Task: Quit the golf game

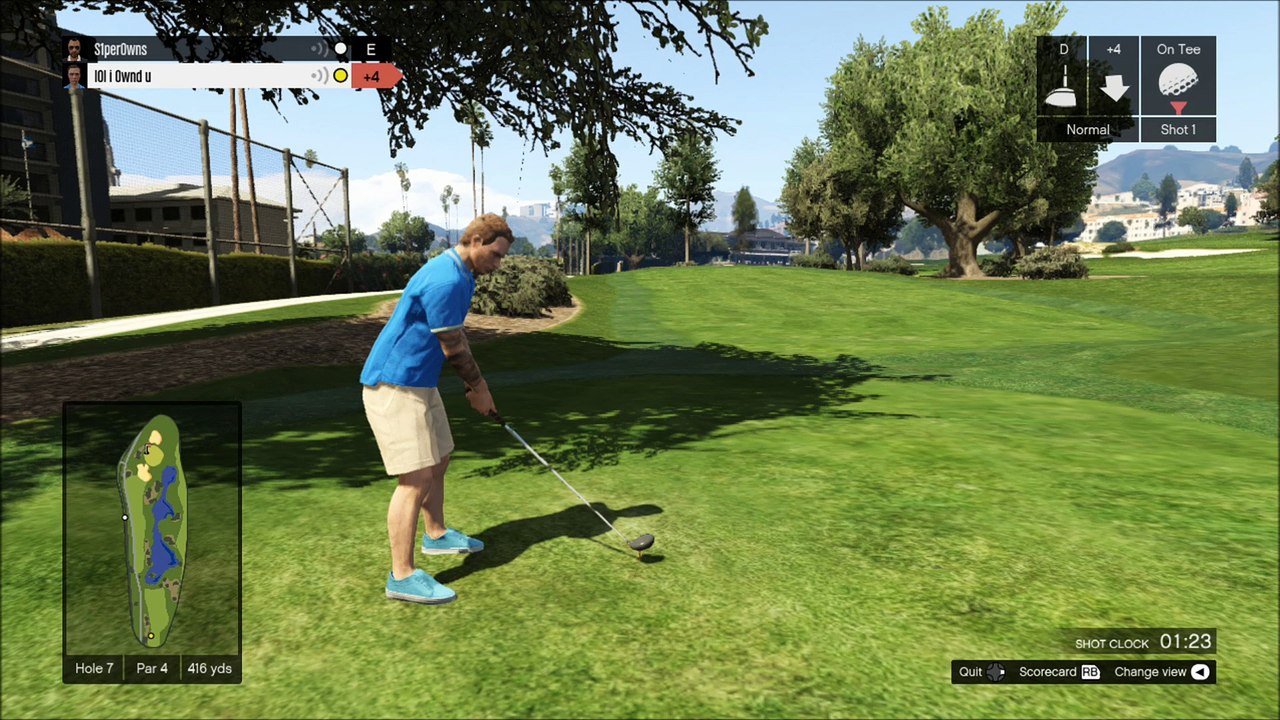Action: (x=981, y=672)
